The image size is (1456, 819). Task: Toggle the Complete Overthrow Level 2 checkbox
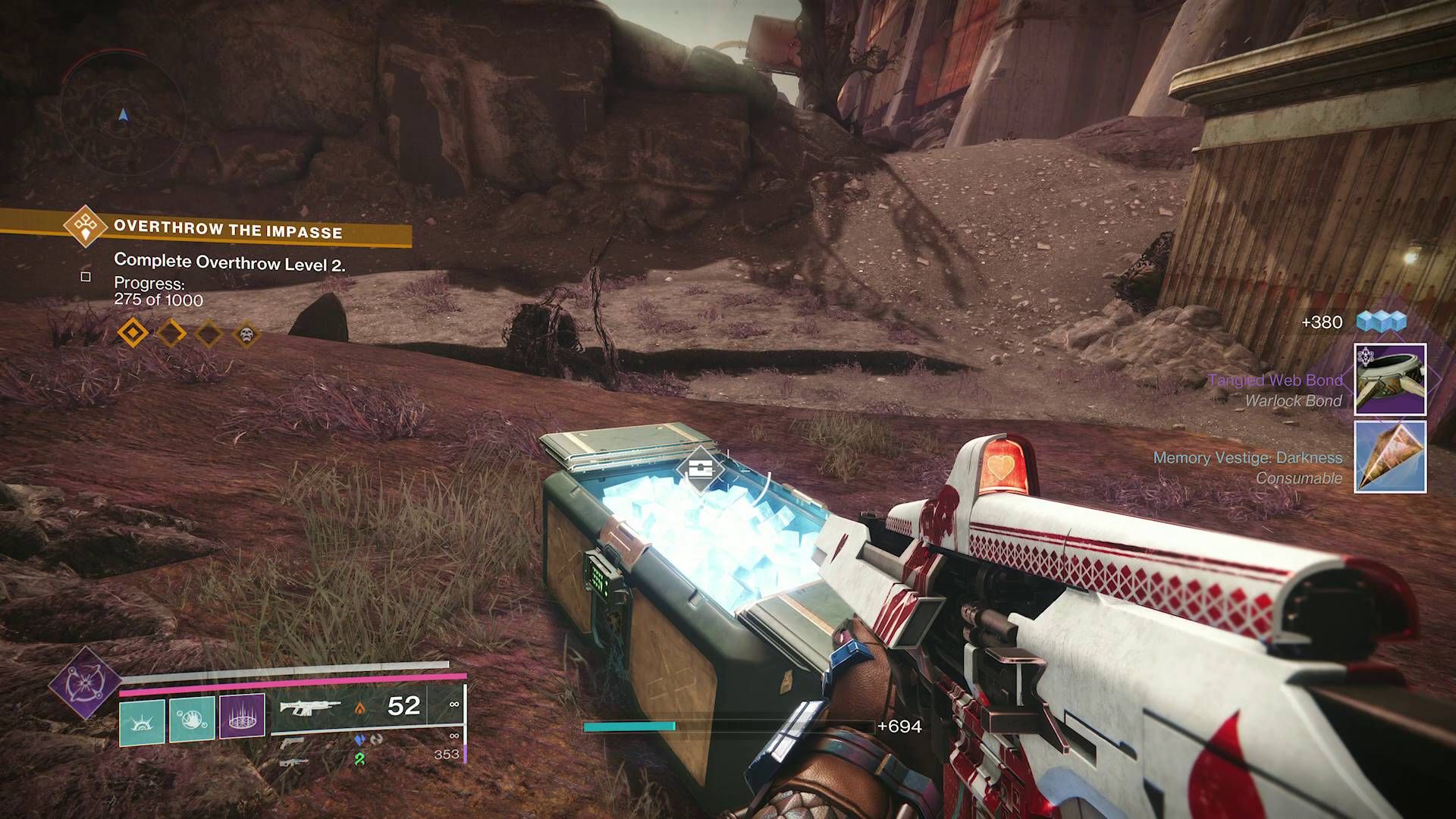click(x=86, y=277)
